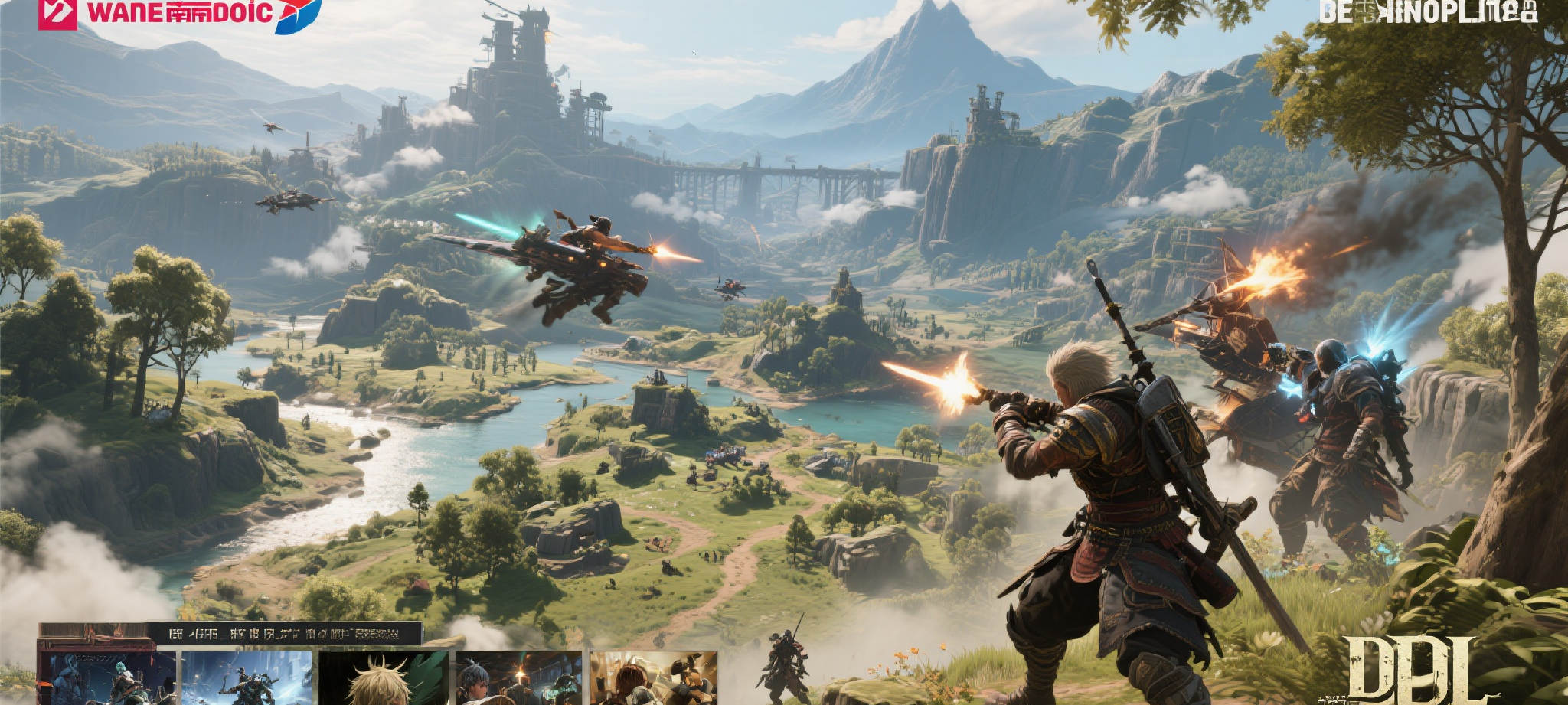Screen dimensions: 1568x705
Task: Open the golden-toned thumbnail with red-haired character
Action: (653, 677)
